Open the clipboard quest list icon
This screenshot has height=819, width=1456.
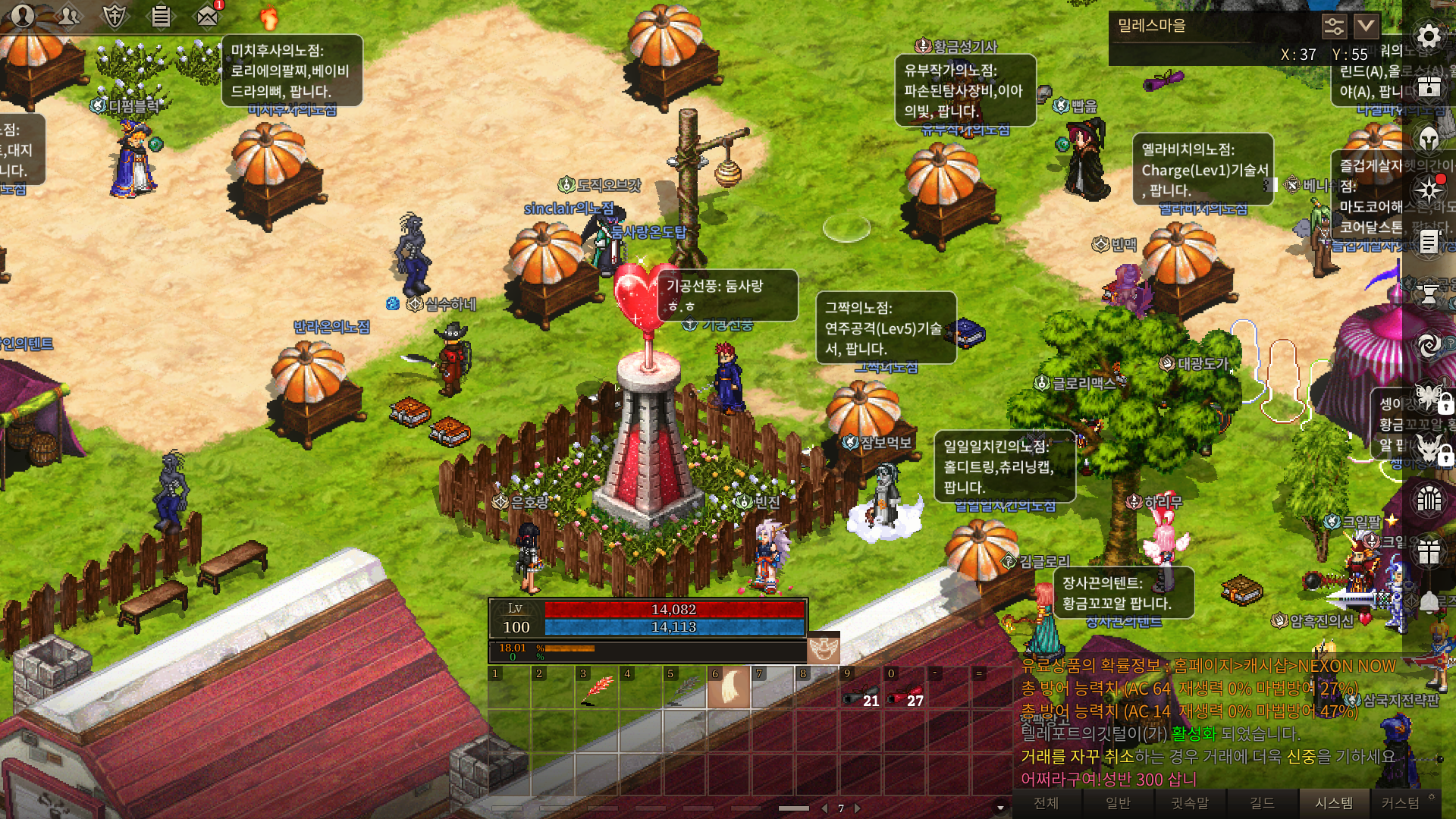161,15
